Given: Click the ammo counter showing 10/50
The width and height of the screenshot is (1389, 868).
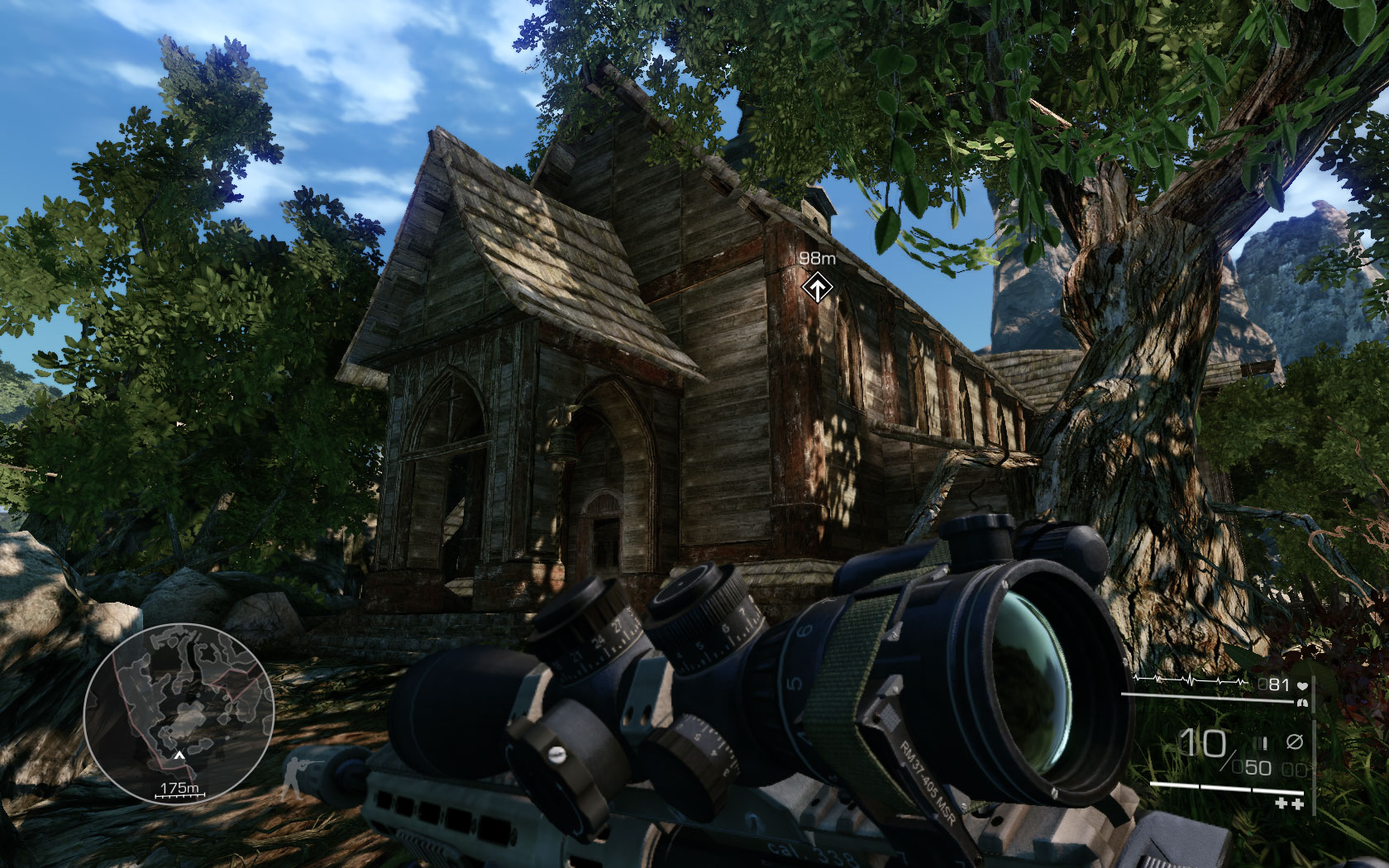Looking at the screenshot, I should [x=1215, y=749].
